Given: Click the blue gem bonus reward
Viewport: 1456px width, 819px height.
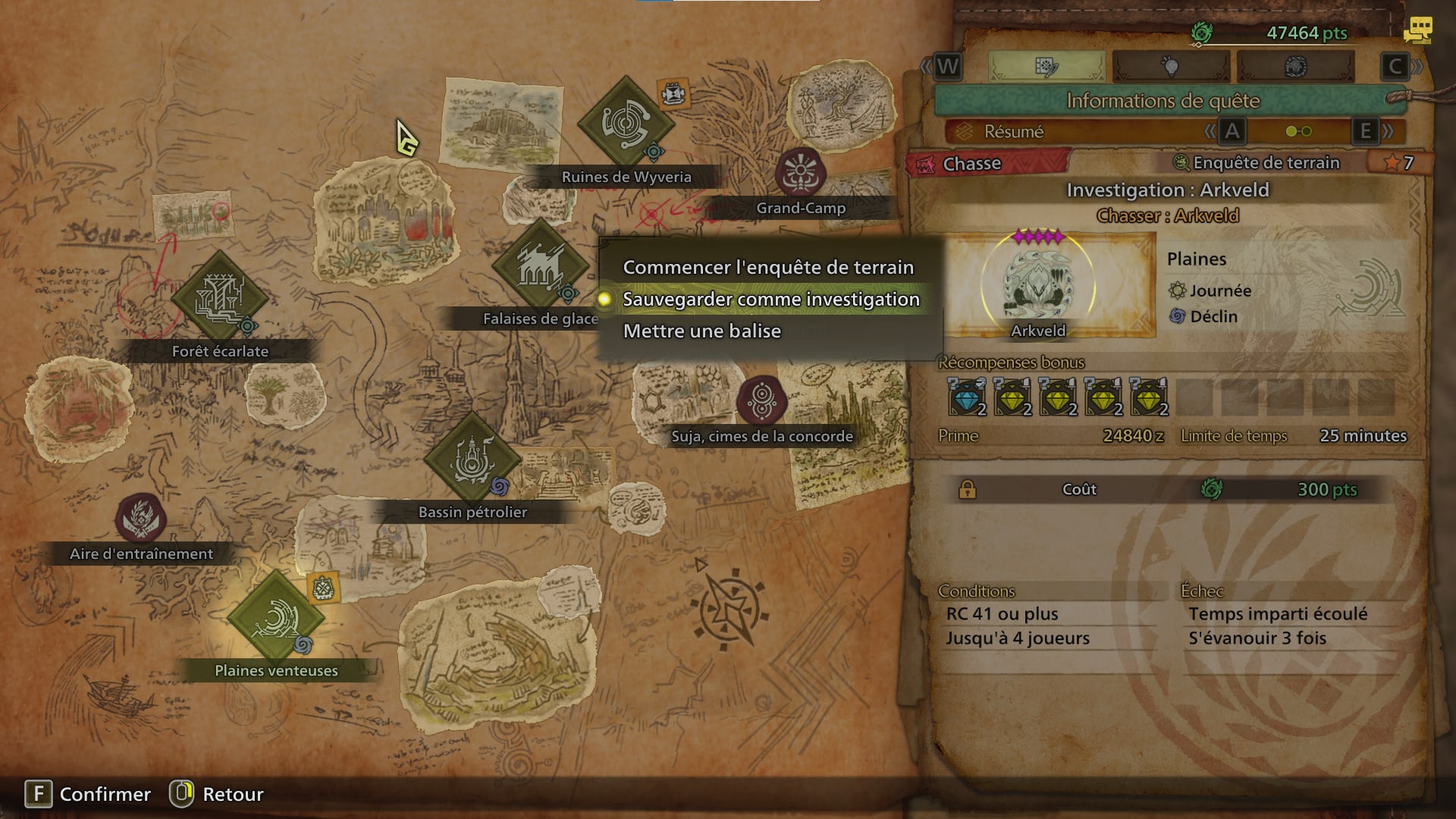Looking at the screenshot, I should 967,397.
